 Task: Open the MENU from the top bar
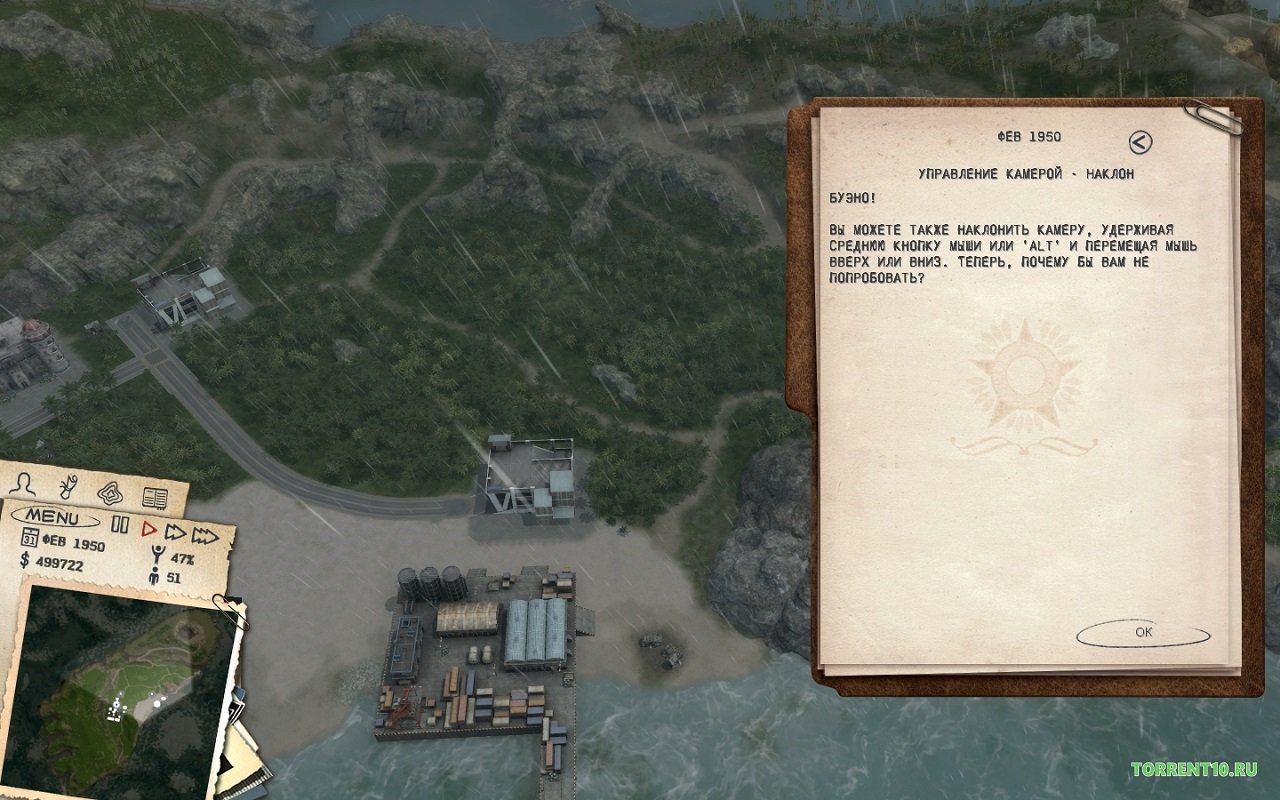tap(53, 517)
